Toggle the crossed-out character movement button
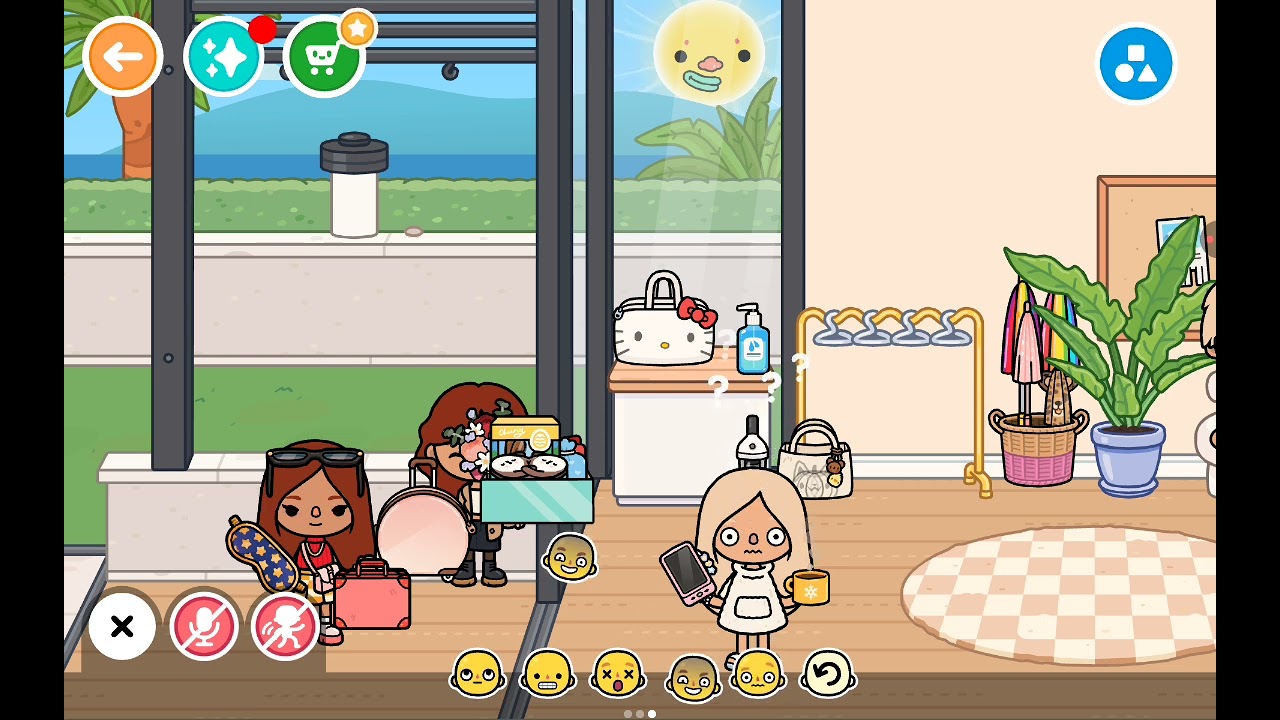Image resolution: width=1280 pixels, height=720 pixels. coord(285,626)
